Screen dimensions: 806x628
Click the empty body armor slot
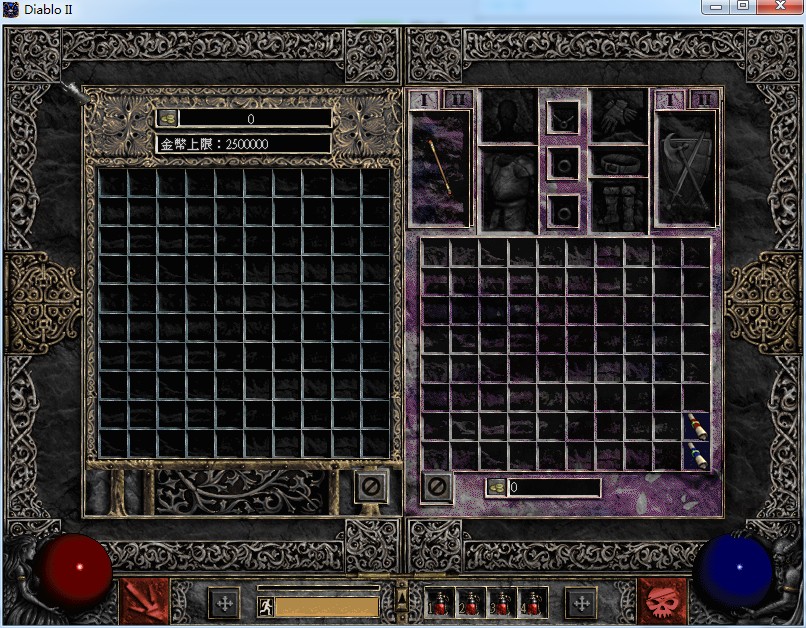point(509,188)
